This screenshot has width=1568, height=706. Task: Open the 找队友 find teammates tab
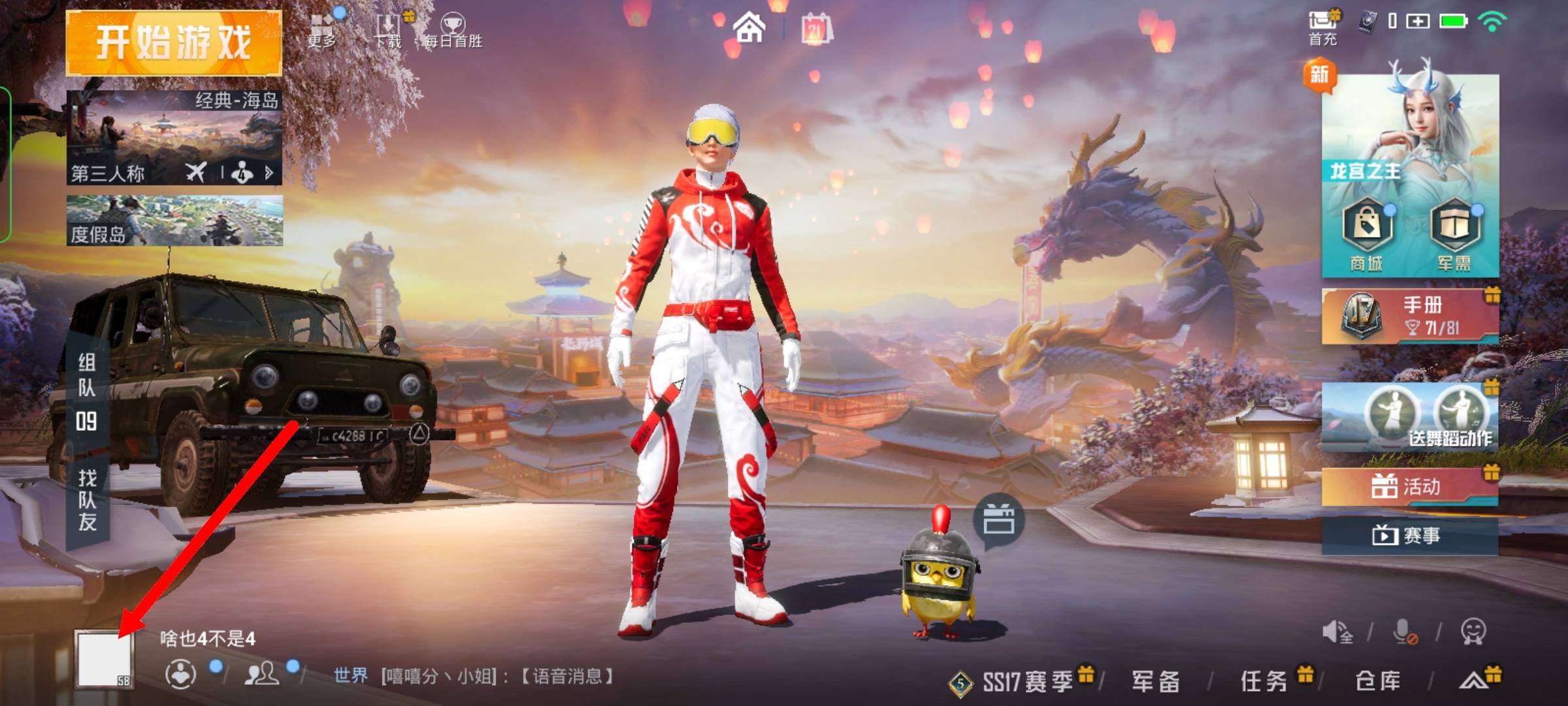88,500
